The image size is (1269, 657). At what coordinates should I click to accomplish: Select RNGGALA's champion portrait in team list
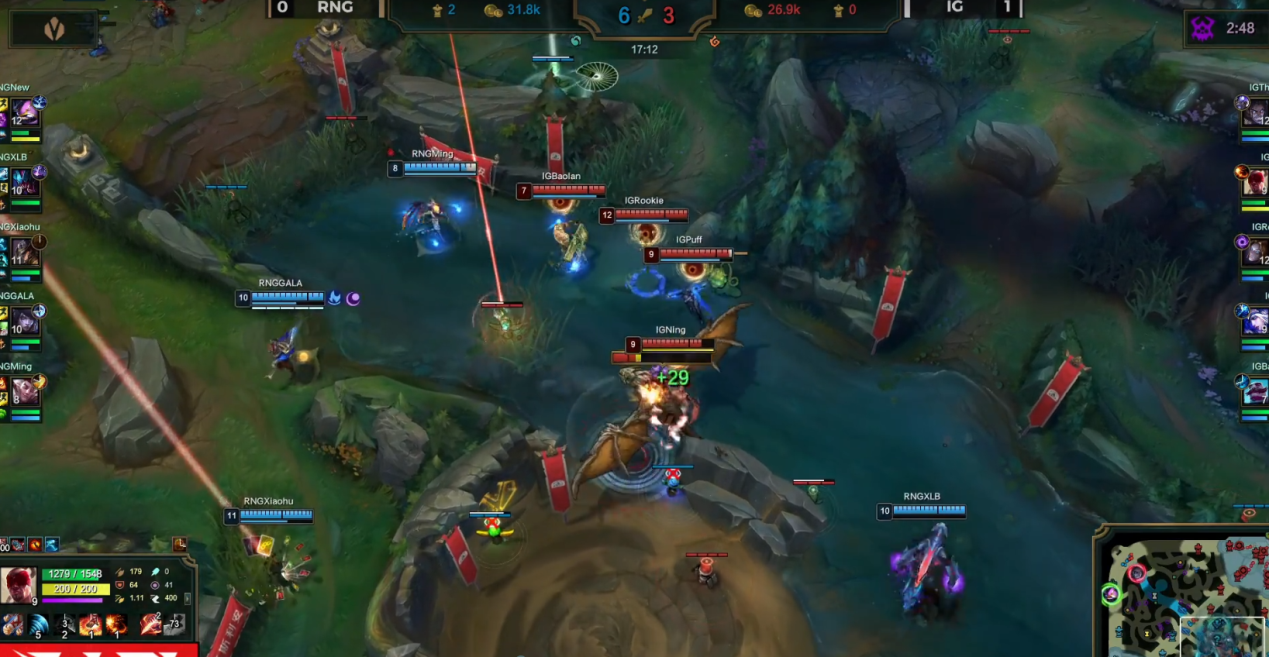coord(24,322)
